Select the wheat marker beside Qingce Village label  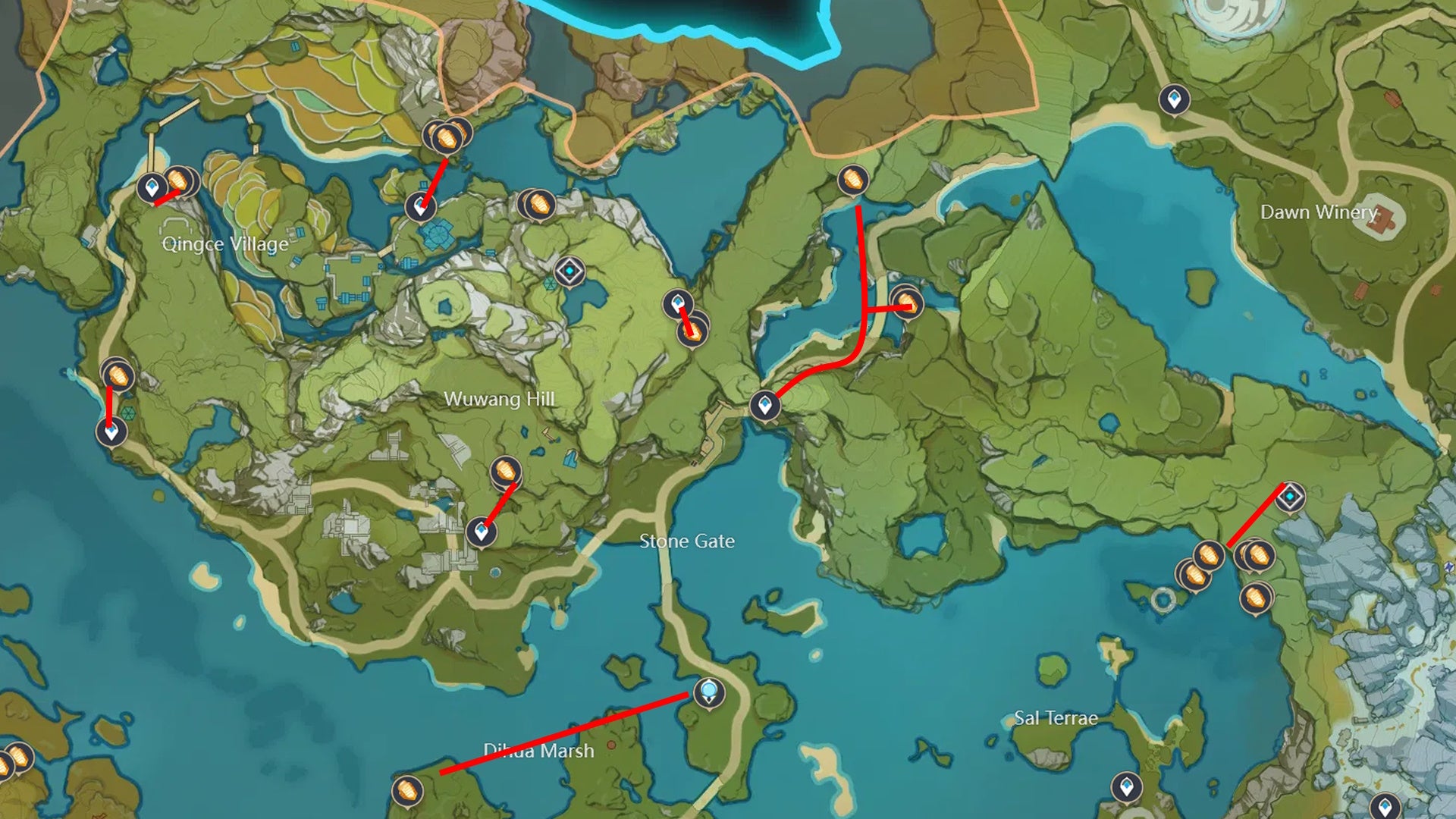point(180,182)
